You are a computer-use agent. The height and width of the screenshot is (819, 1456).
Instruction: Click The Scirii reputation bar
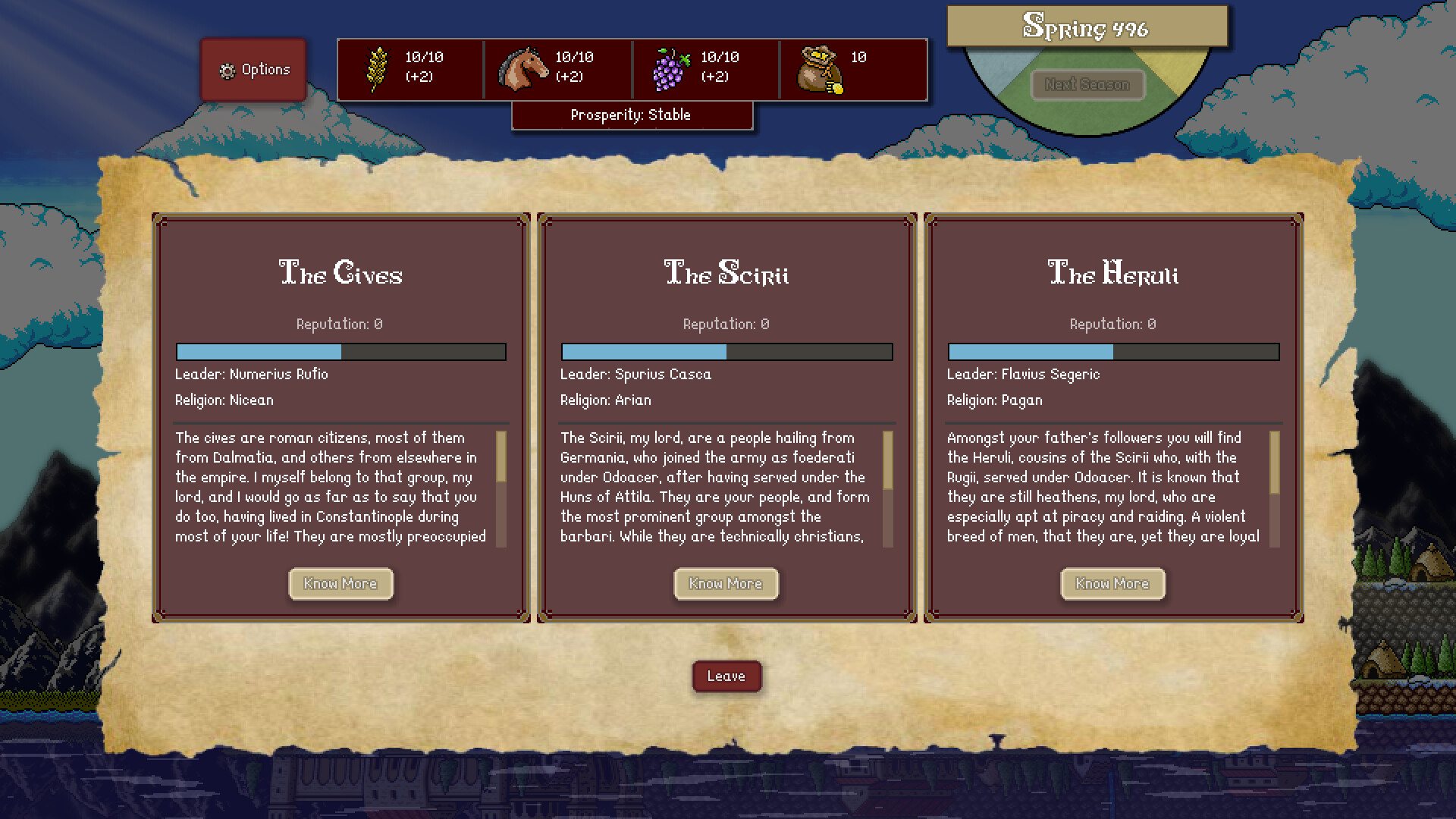coord(726,351)
